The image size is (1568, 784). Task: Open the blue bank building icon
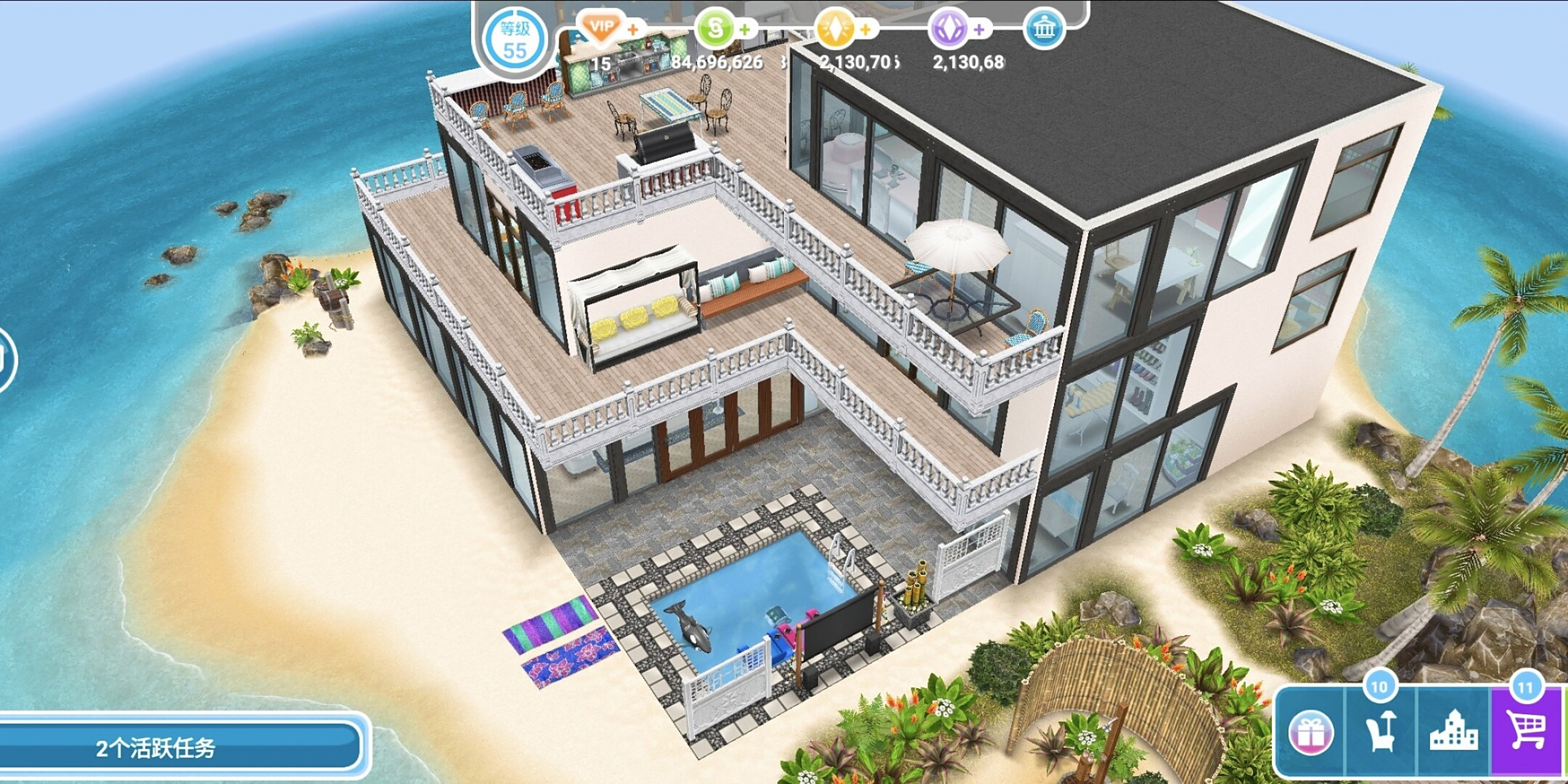pyautogui.click(x=1043, y=29)
